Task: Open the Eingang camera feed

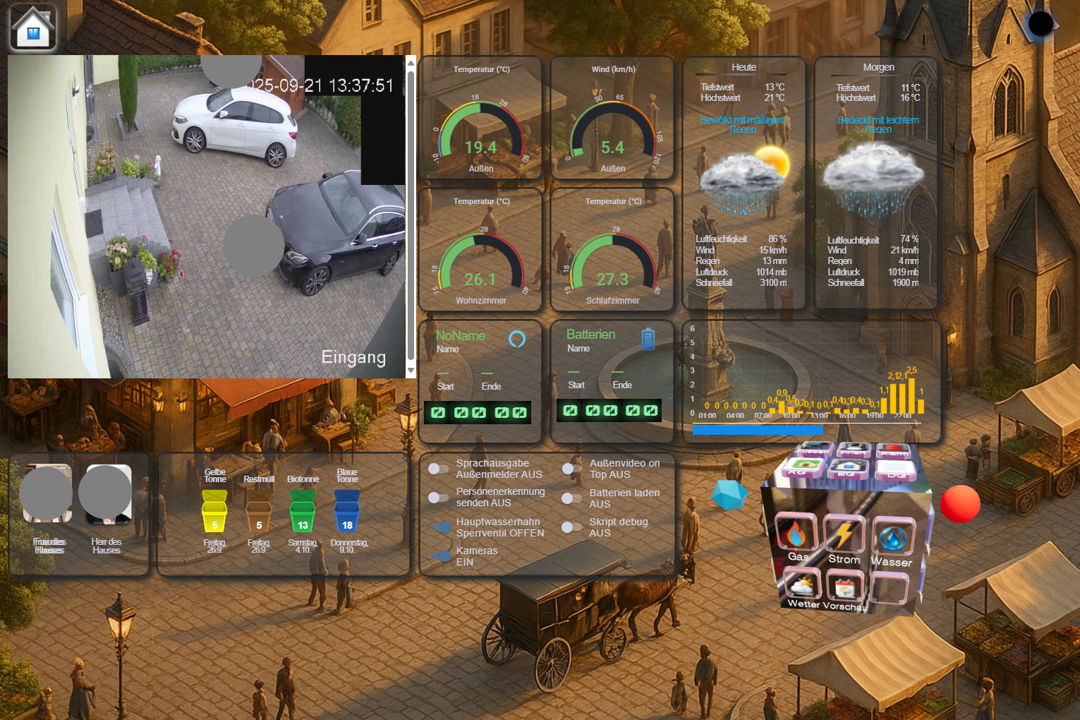Action: pyautogui.click(x=207, y=216)
